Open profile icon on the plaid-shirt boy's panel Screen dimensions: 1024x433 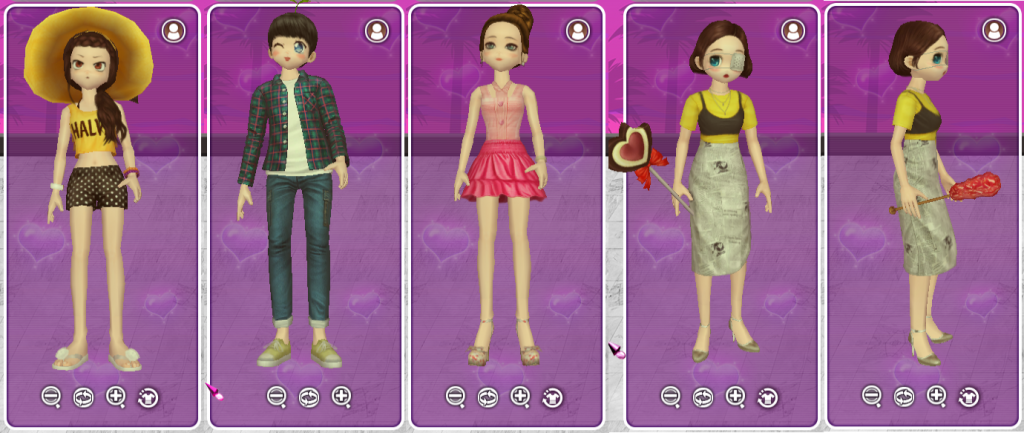376,31
